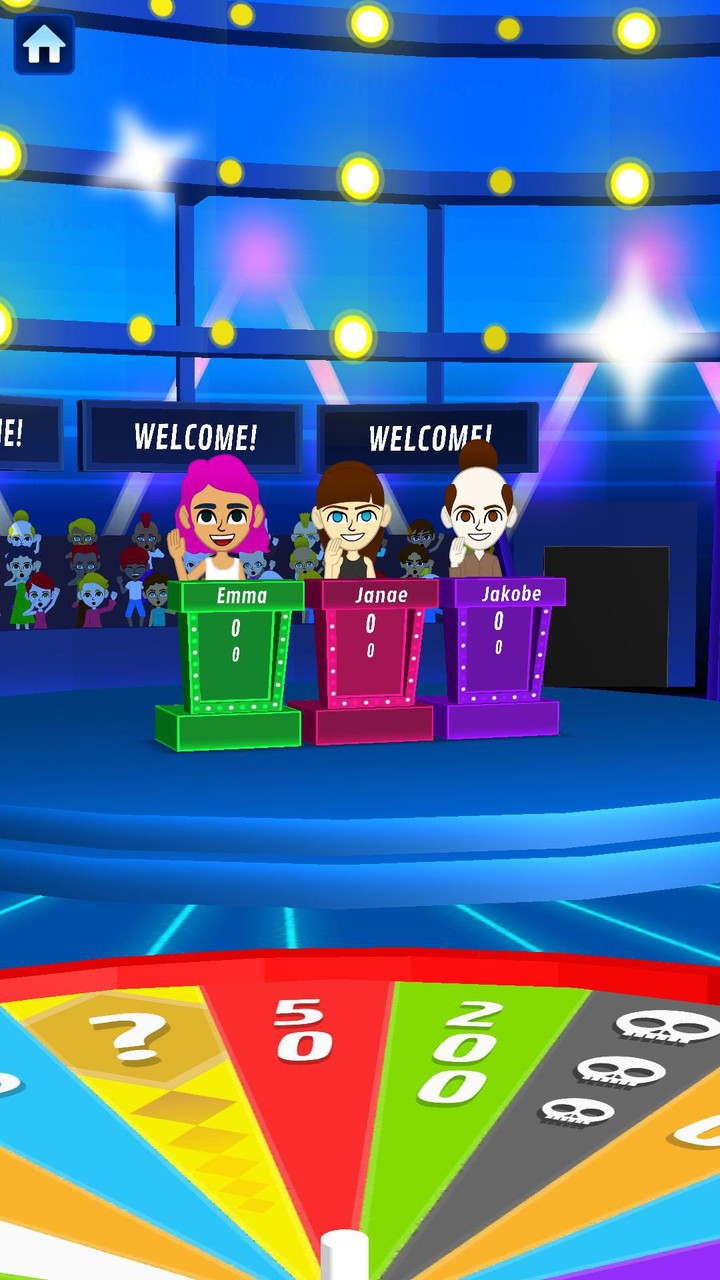
Task: Tap the home button icon
Action: (44, 44)
